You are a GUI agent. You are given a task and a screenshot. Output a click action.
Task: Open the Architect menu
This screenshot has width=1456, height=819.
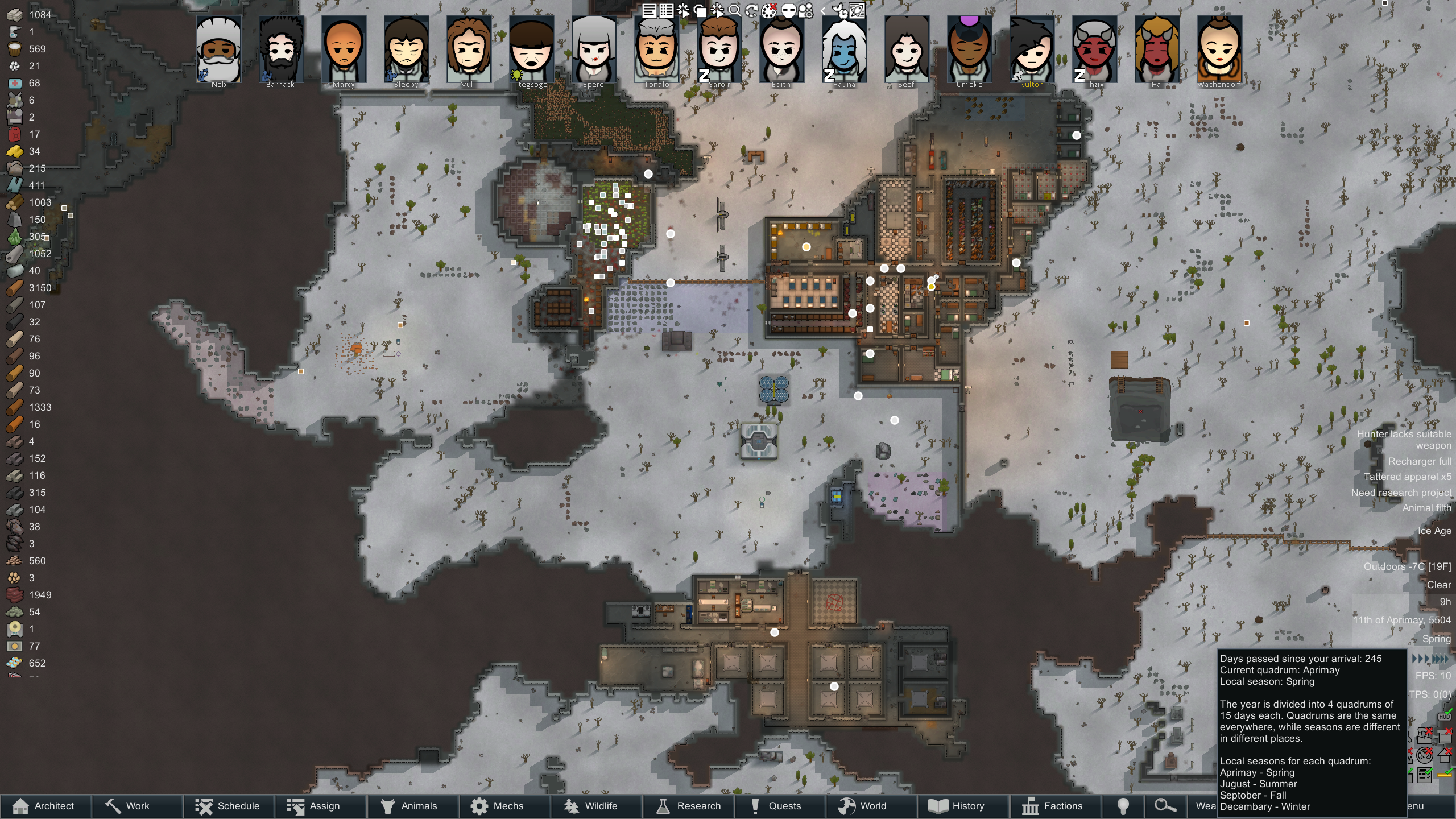pos(45,806)
